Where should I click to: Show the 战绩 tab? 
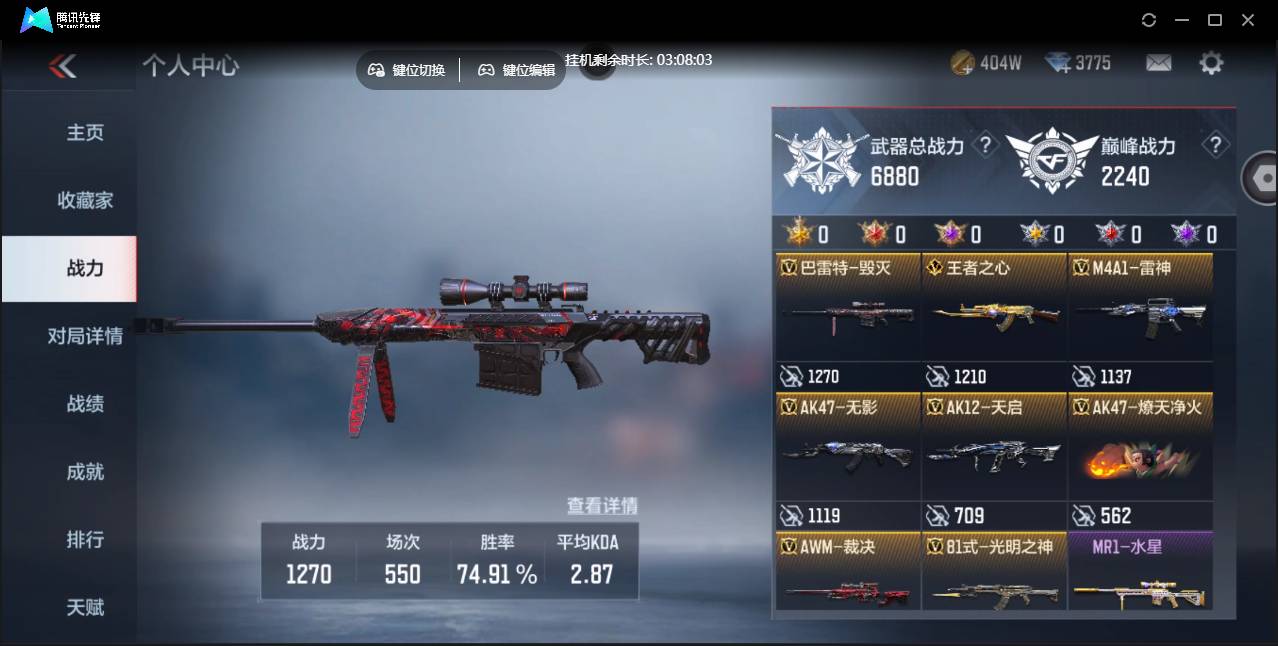[85, 404]
